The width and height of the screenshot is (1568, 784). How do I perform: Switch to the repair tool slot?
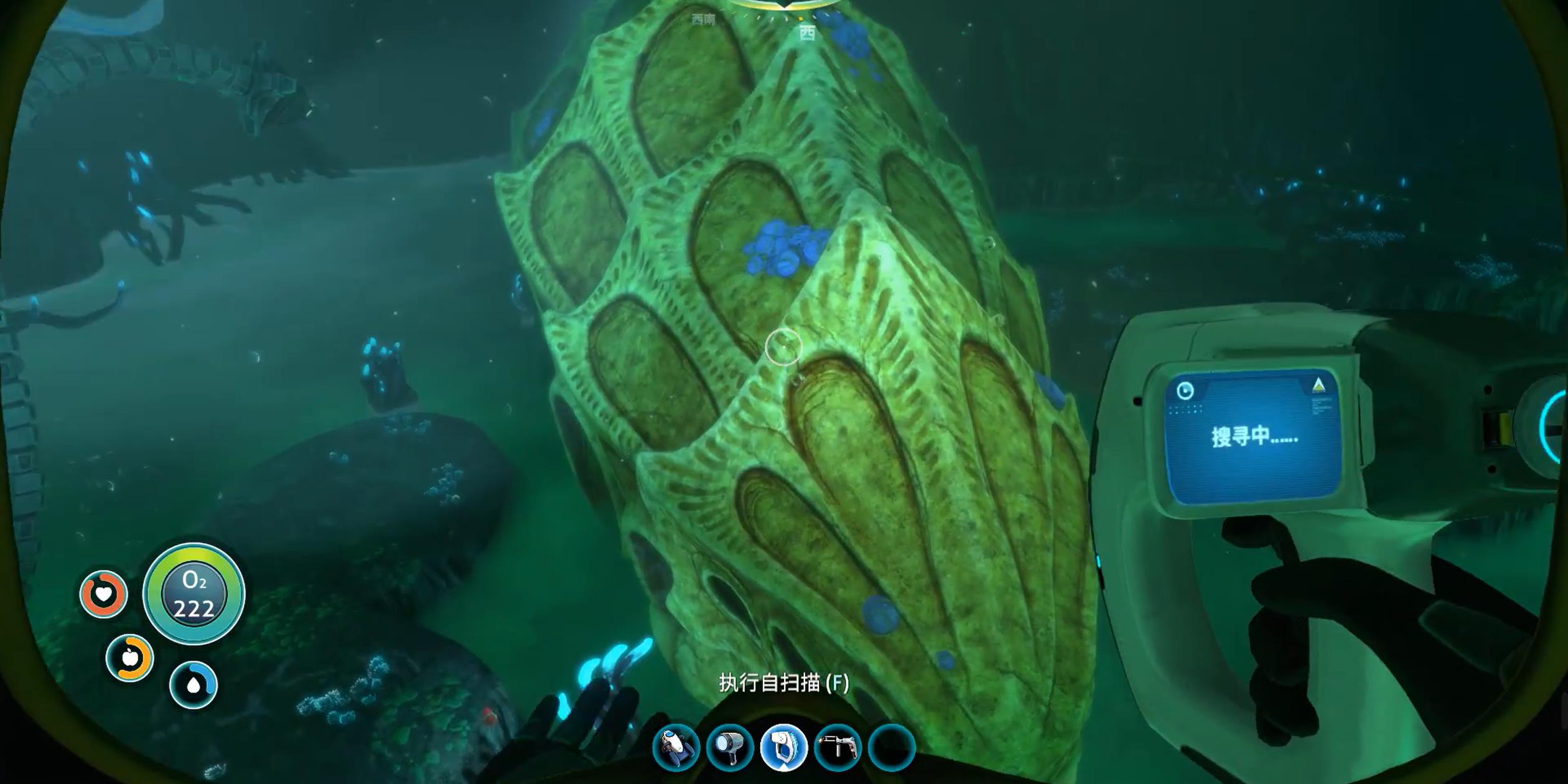coord(838,747)
